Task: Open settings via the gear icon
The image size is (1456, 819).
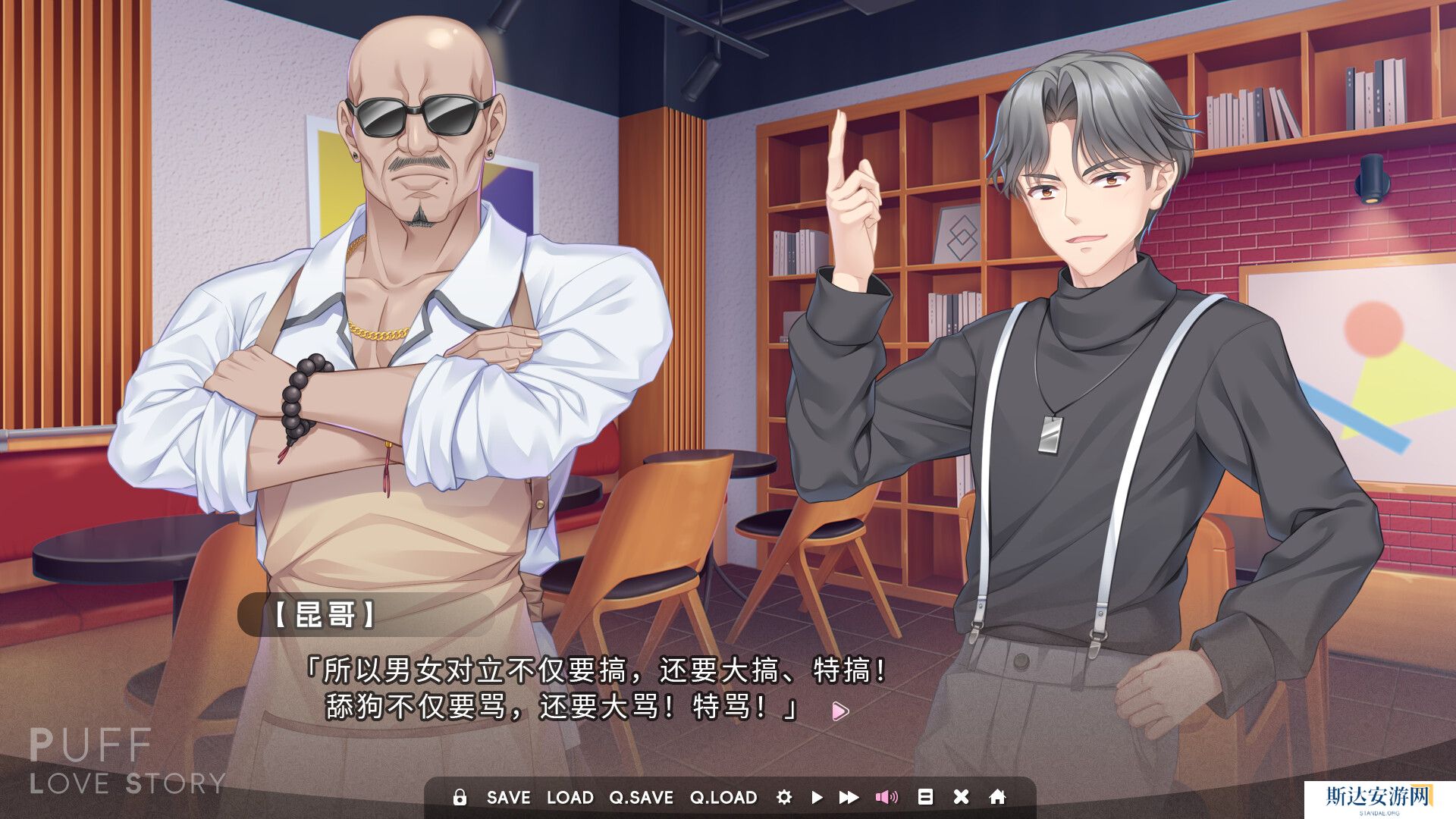Action: point(784,797)
